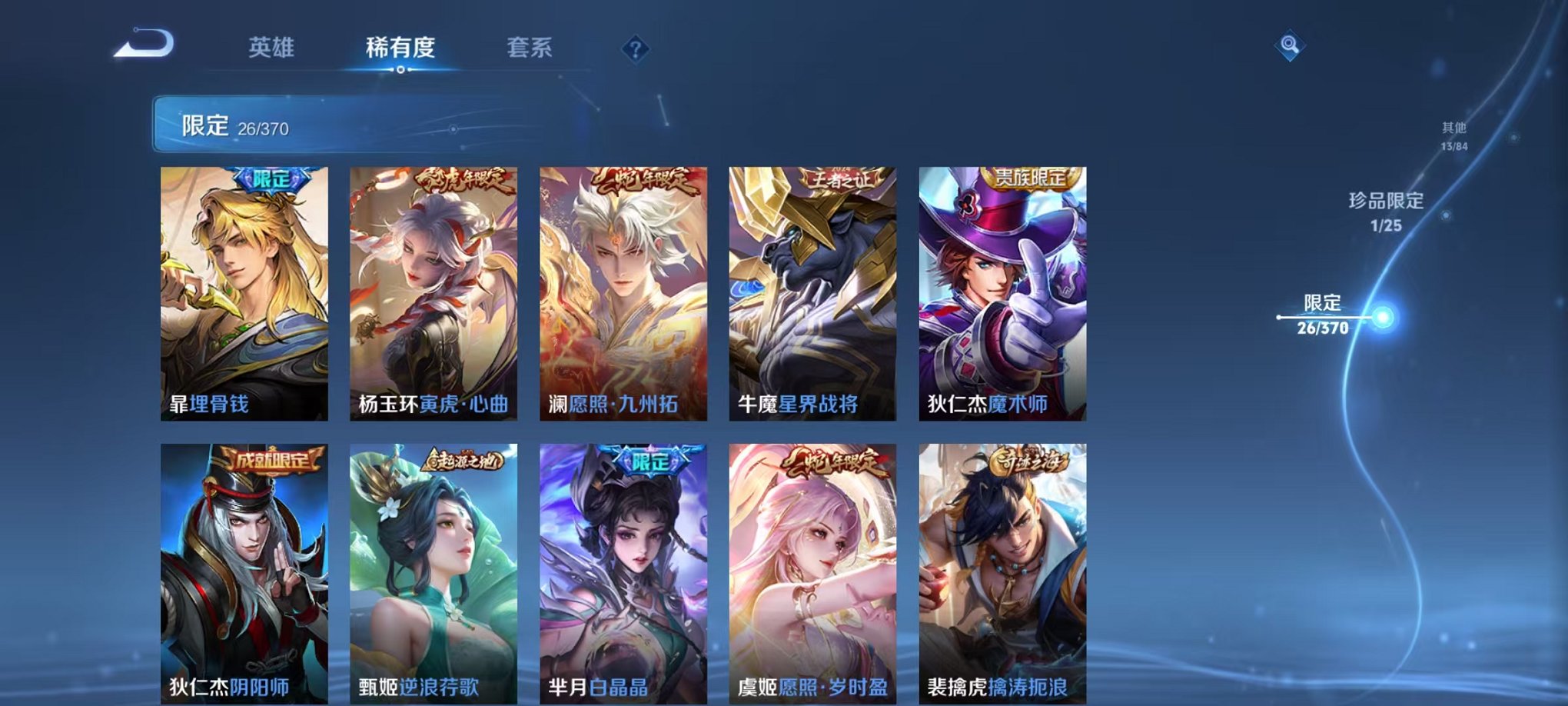Switch to the 英雄 tab

click(271, 48)
